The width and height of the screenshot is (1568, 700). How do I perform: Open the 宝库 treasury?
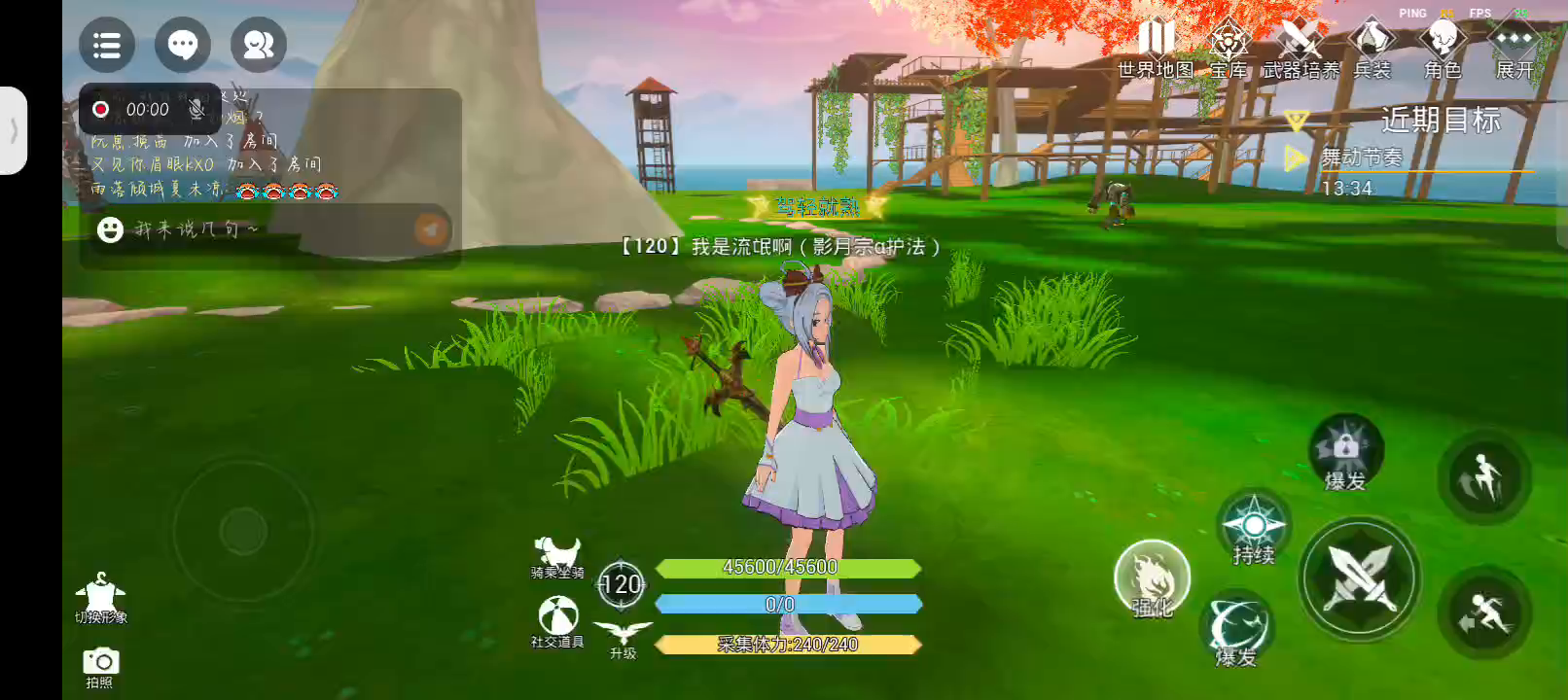1229,51
